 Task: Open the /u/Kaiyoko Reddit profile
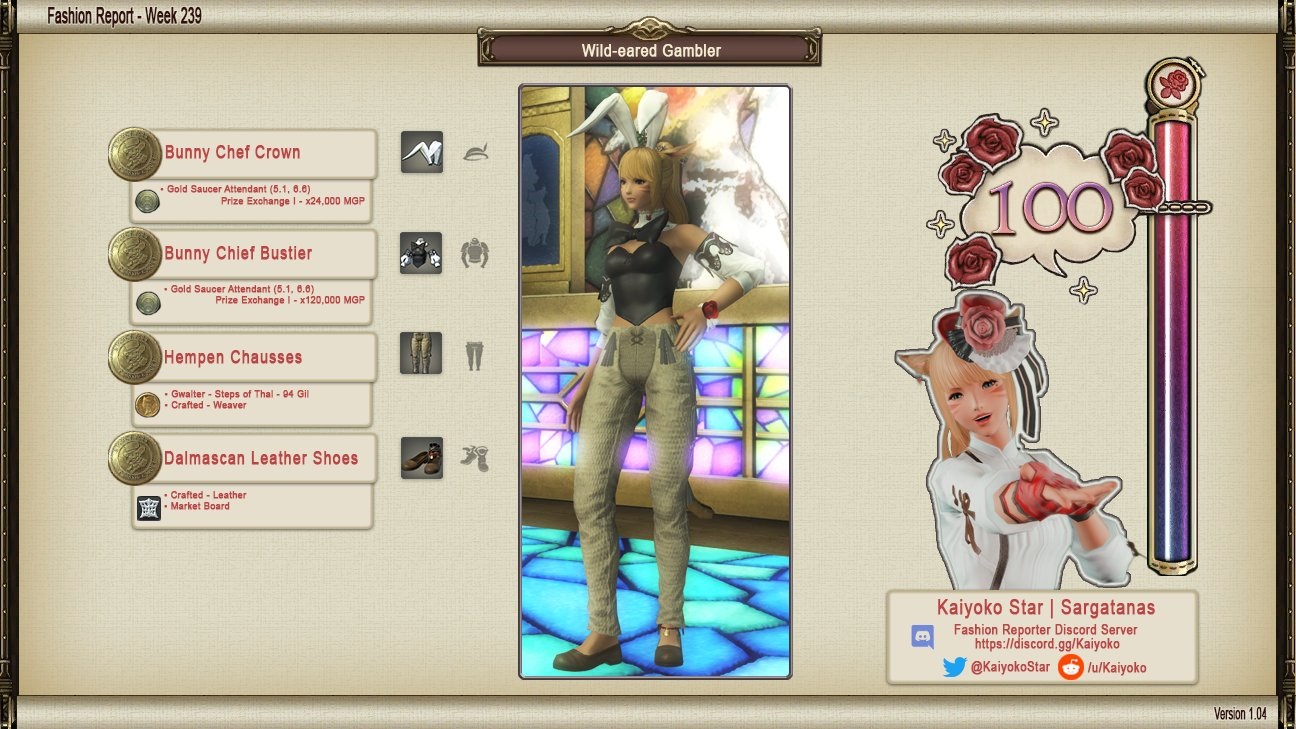point(1116,667)
